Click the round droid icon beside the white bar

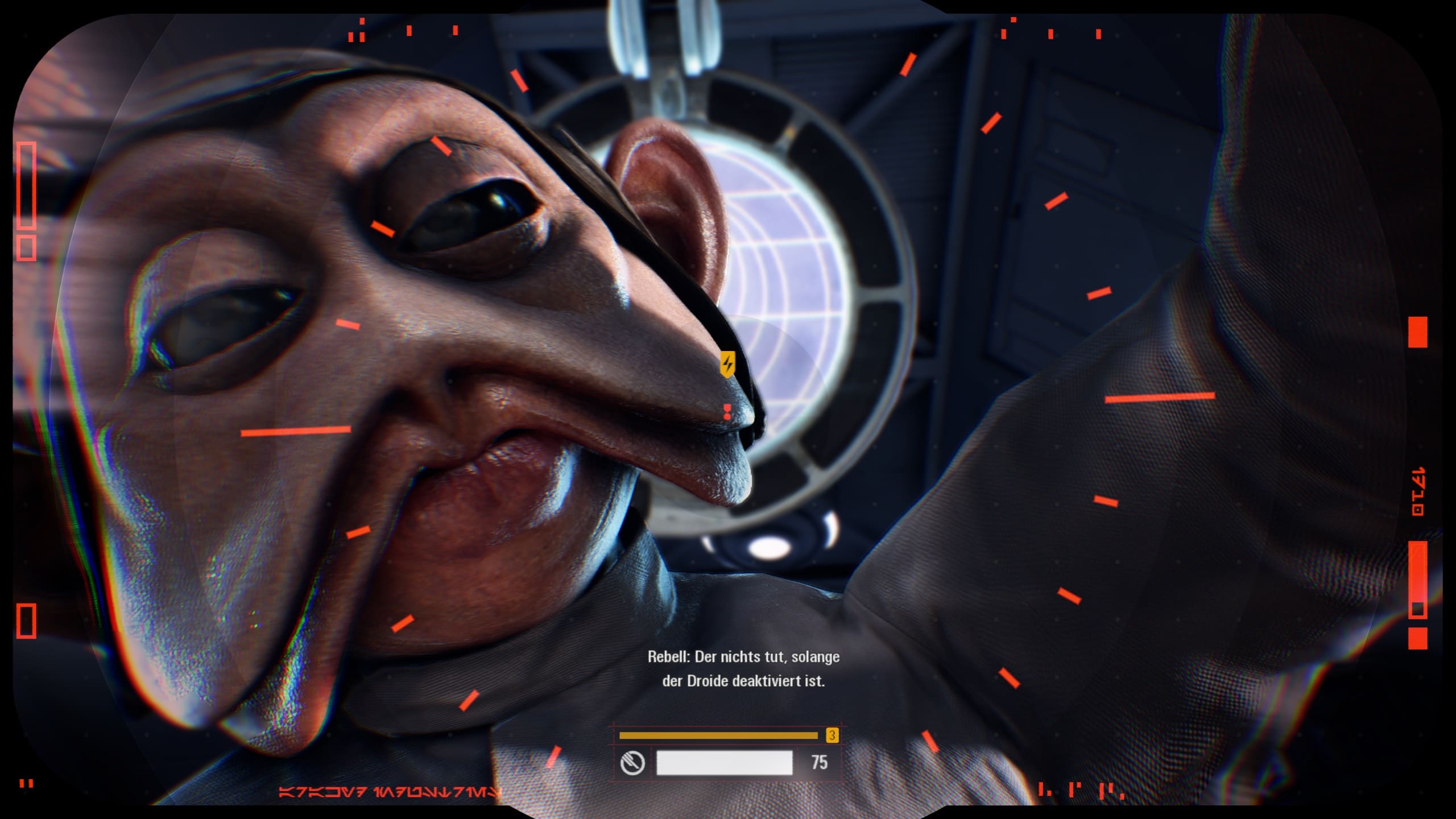click(632, 763)
